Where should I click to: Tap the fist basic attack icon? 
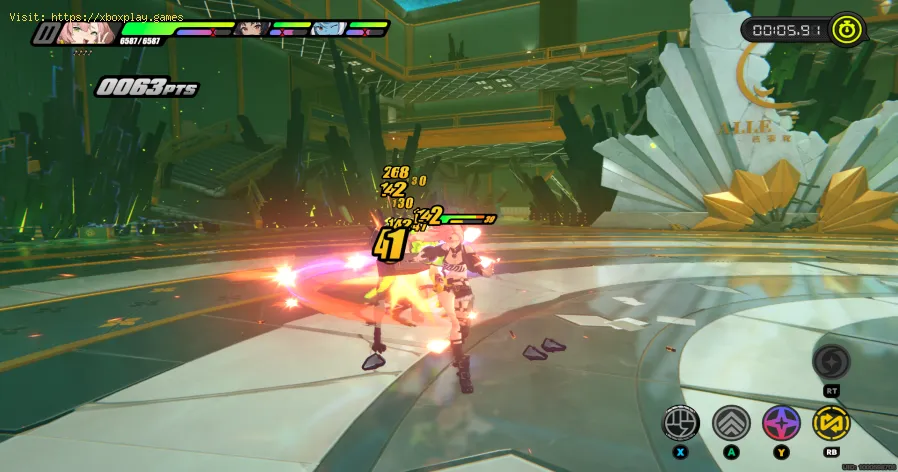[x=682, y=423]
